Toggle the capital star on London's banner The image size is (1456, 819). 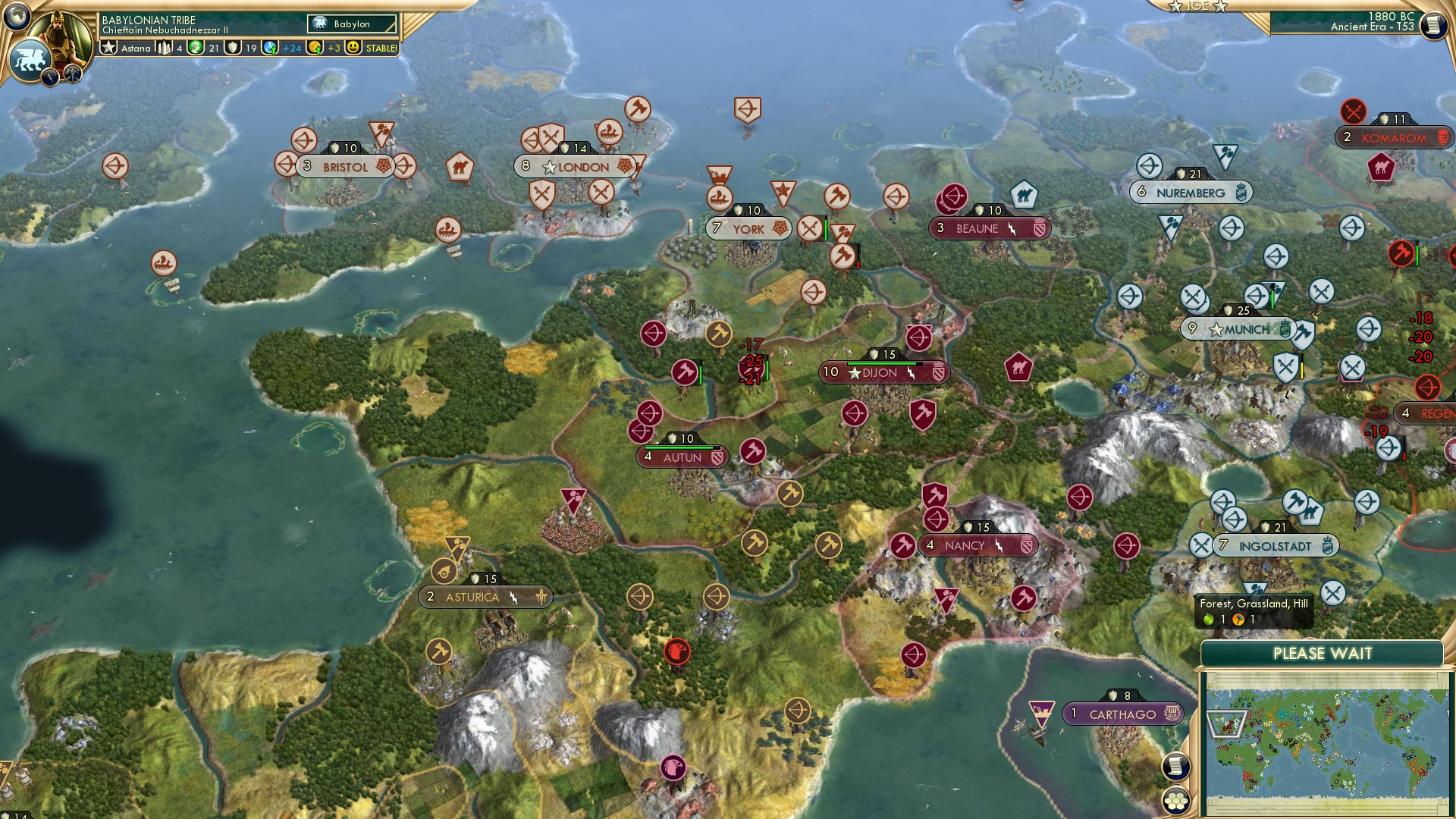tap(548, 167)
